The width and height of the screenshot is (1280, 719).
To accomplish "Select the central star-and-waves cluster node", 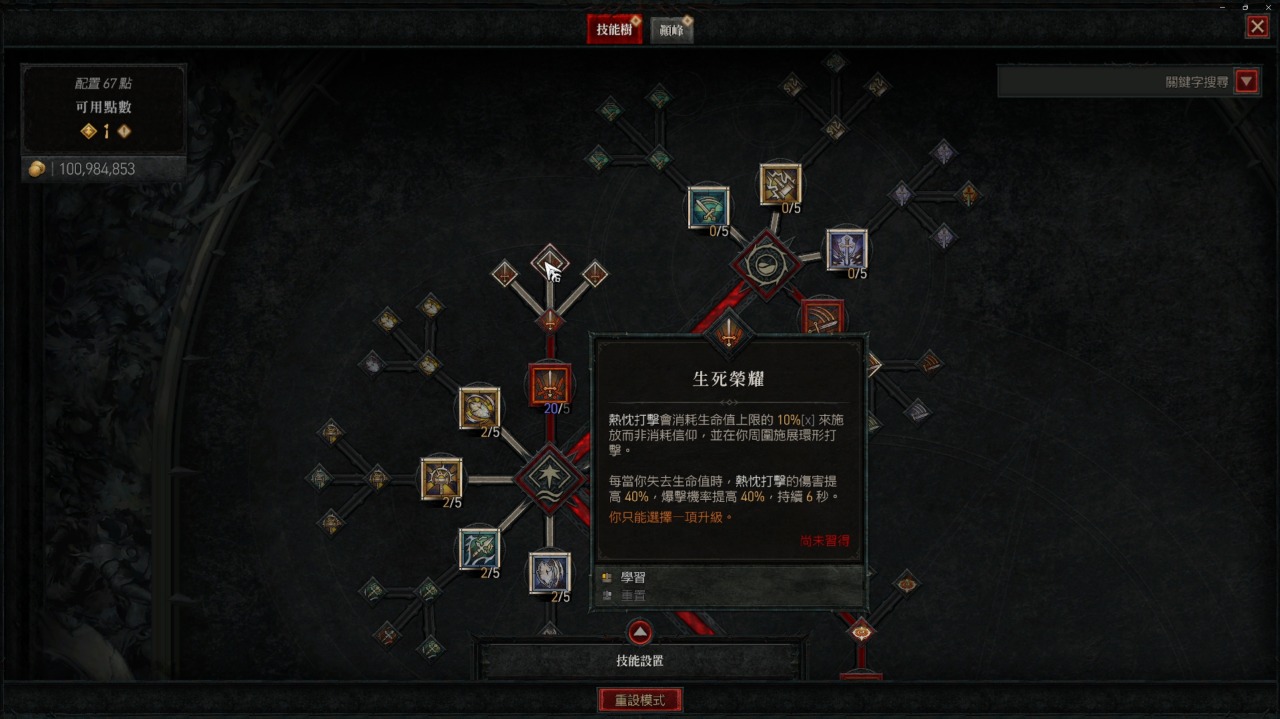I will click(549, 478).
